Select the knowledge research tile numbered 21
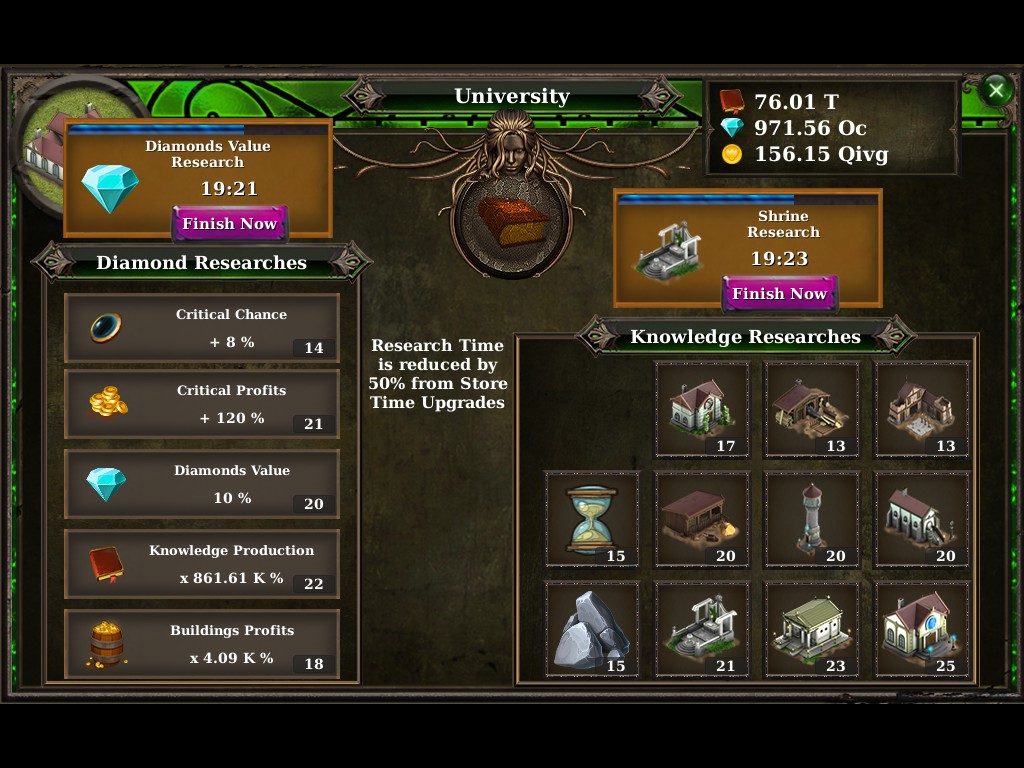Viewport: 1024px width, 768px height. click(702, 629)
